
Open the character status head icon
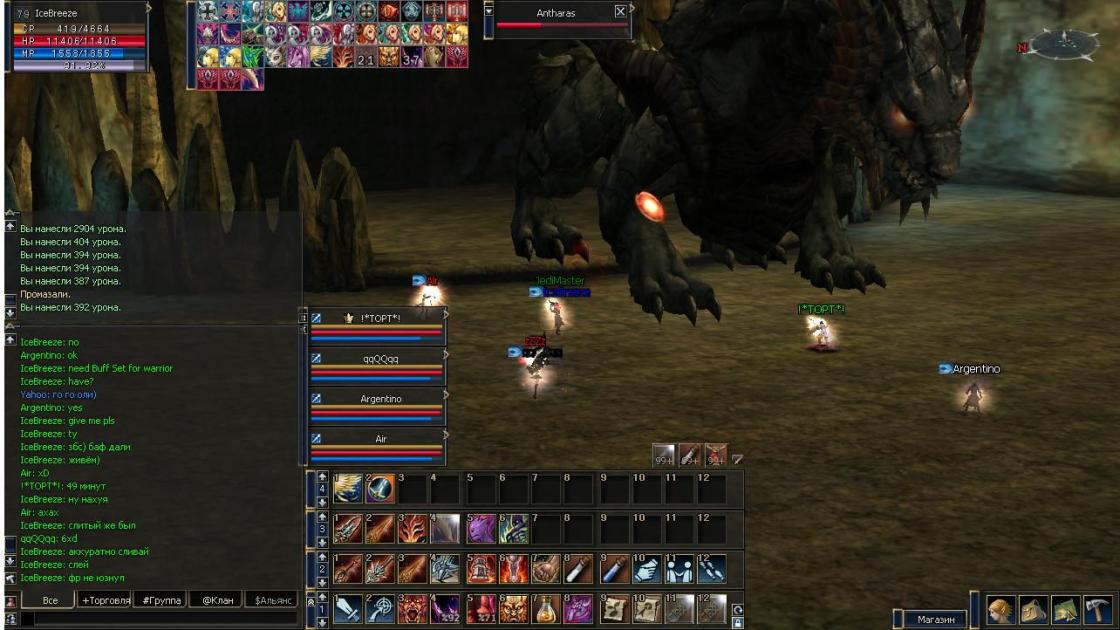[1000, 610]
